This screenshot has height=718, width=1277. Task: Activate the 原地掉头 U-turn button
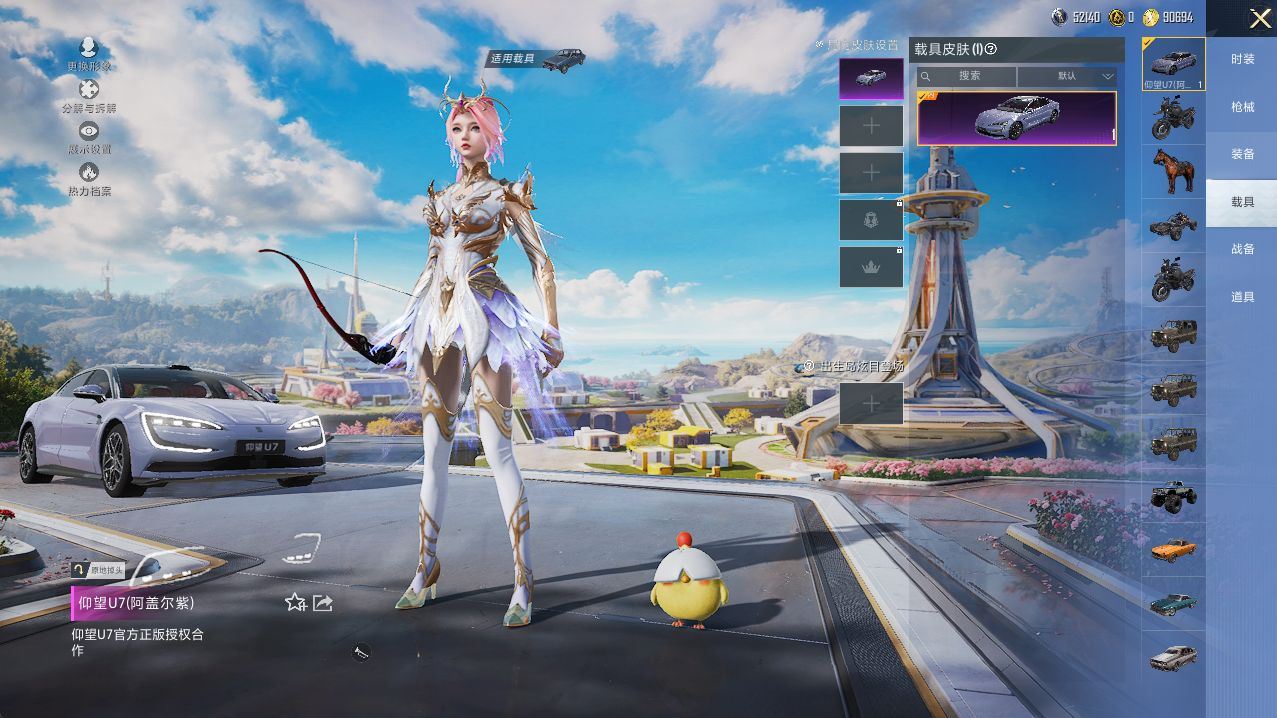[98, 569]
